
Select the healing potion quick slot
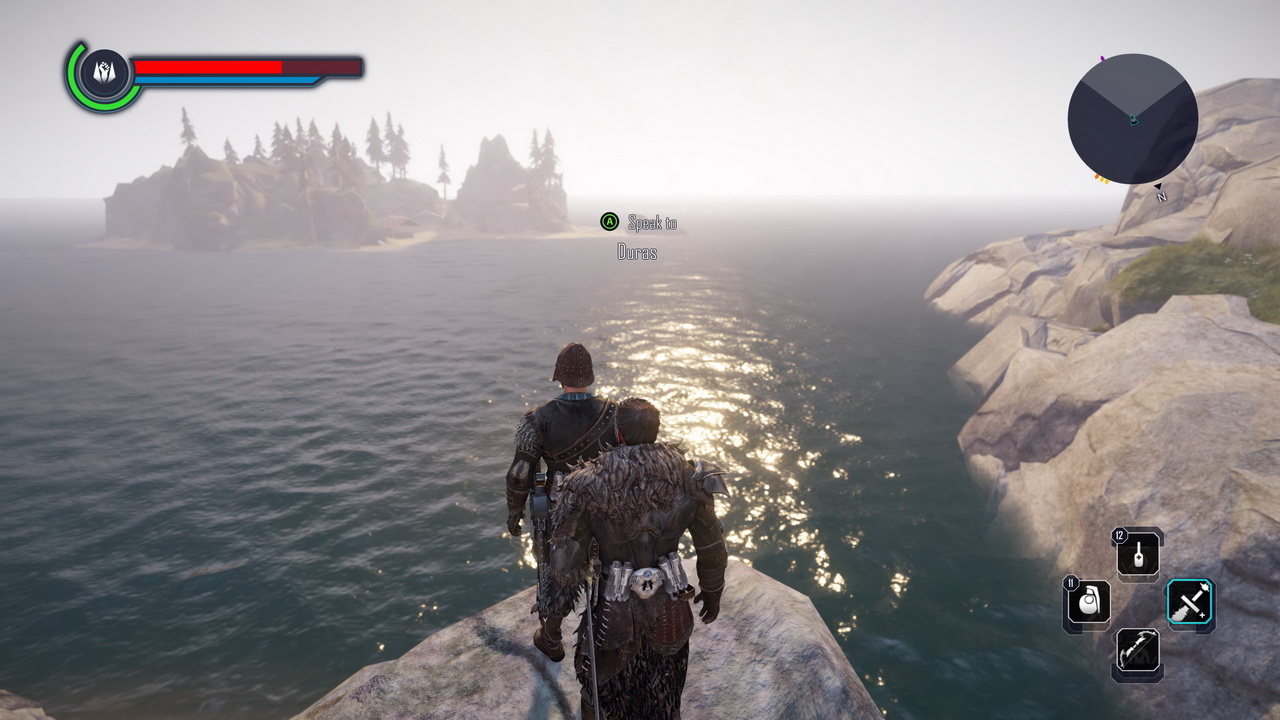(1138, 554)
